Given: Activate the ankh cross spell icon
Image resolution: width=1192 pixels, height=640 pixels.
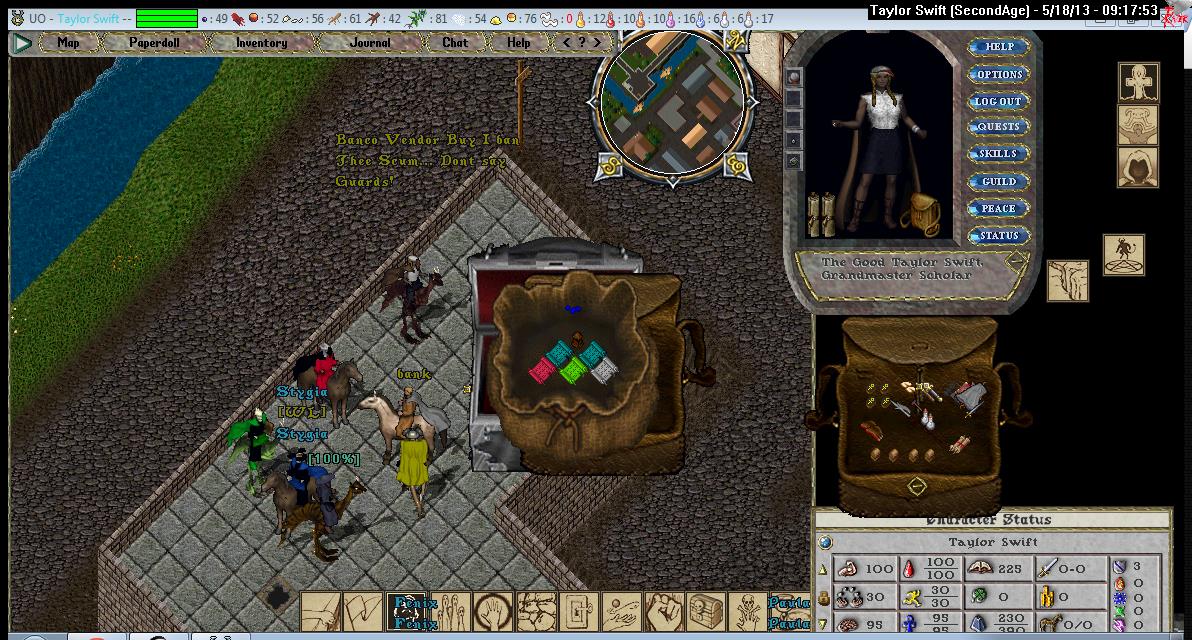Looking at the screenshot, I should pyautogui.click(x=1137, y=82).
